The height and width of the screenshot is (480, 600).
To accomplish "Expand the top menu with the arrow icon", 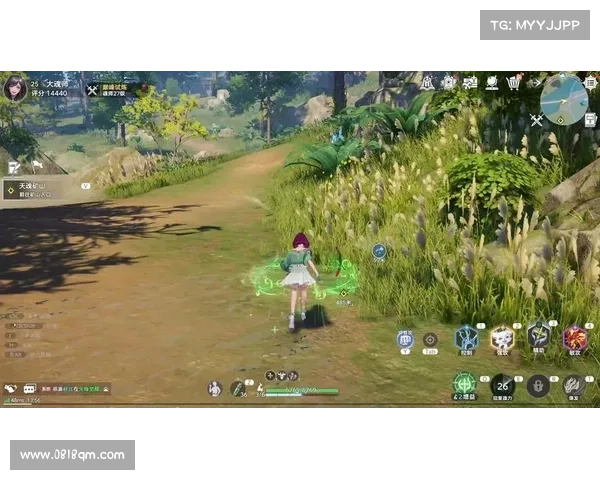I will click(535, 83).
